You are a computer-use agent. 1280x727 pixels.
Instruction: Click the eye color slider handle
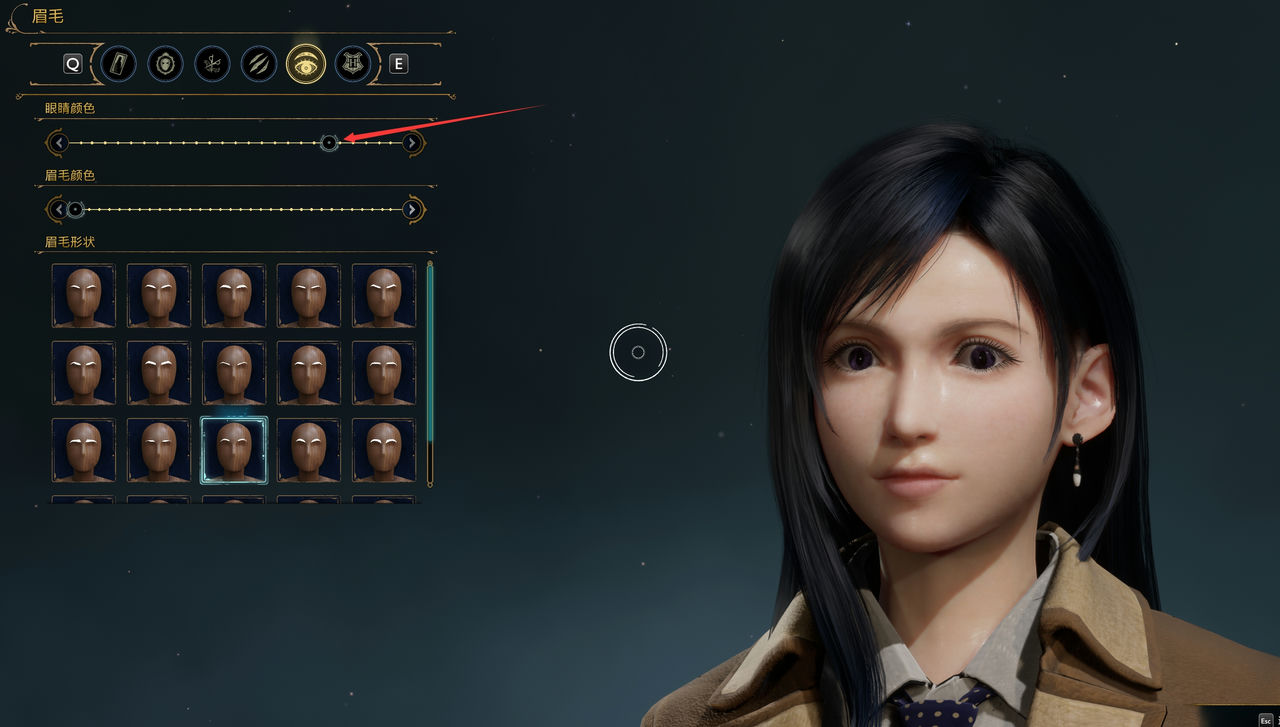click(x=328, y=142)
